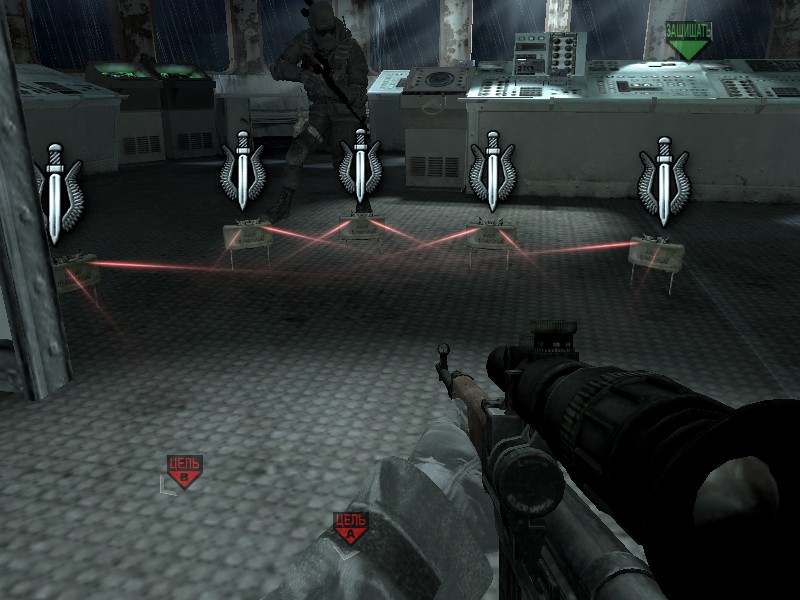Image resolution: width=800 pixels, height=600 pixels.
Task: Select the red ЦЕЛЬ B objective marker
Action: (185, 470)
